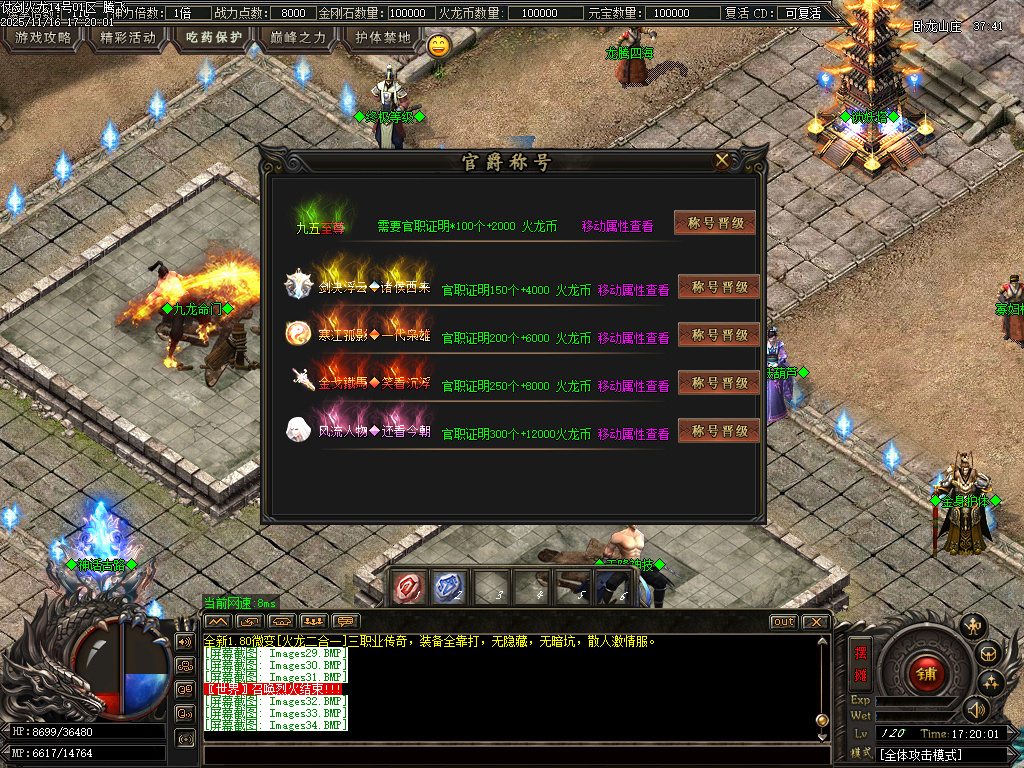The width and height of the screenshot is (1024, 768).
Task: Open the 巅峰之力 menu
Action: coord(298,38)
